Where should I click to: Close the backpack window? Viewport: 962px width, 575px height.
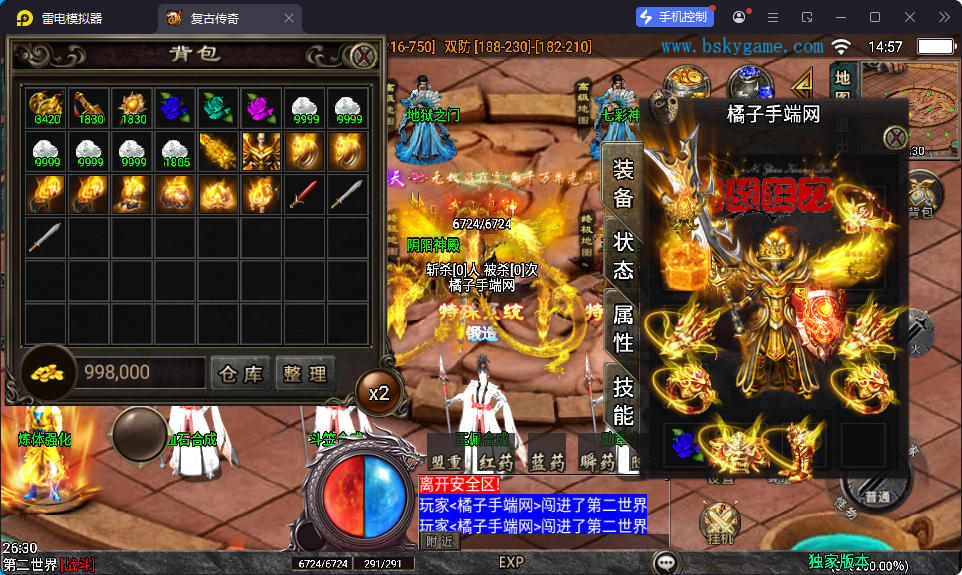(364, 56)
